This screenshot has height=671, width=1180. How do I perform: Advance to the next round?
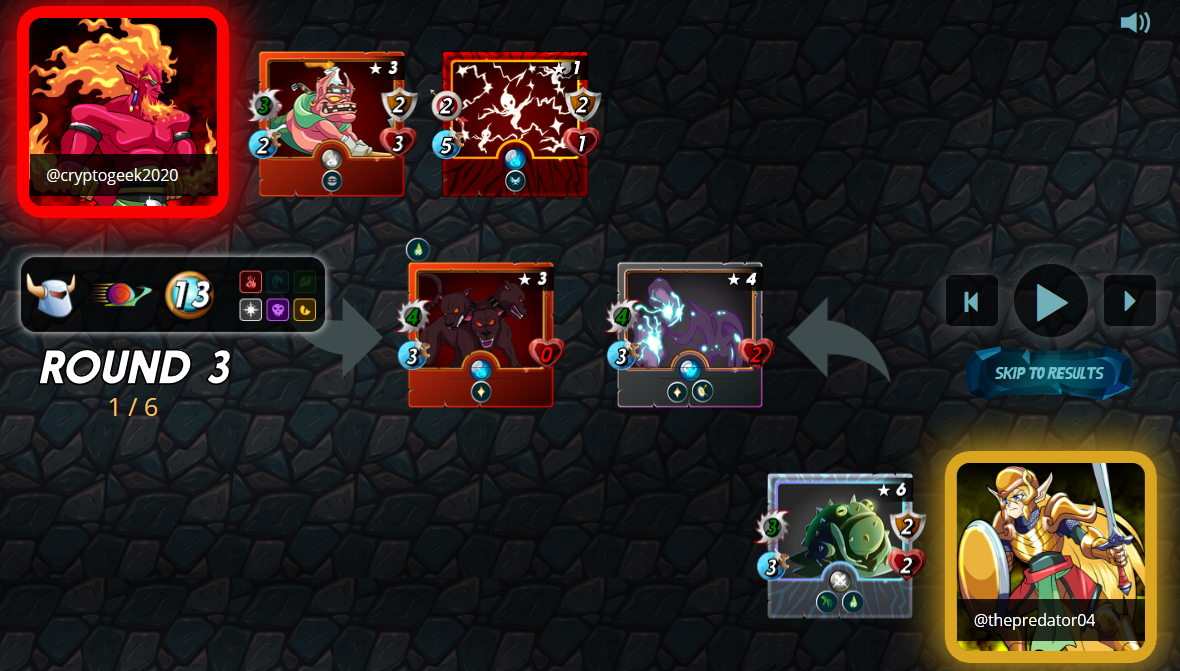(1130, 301)
